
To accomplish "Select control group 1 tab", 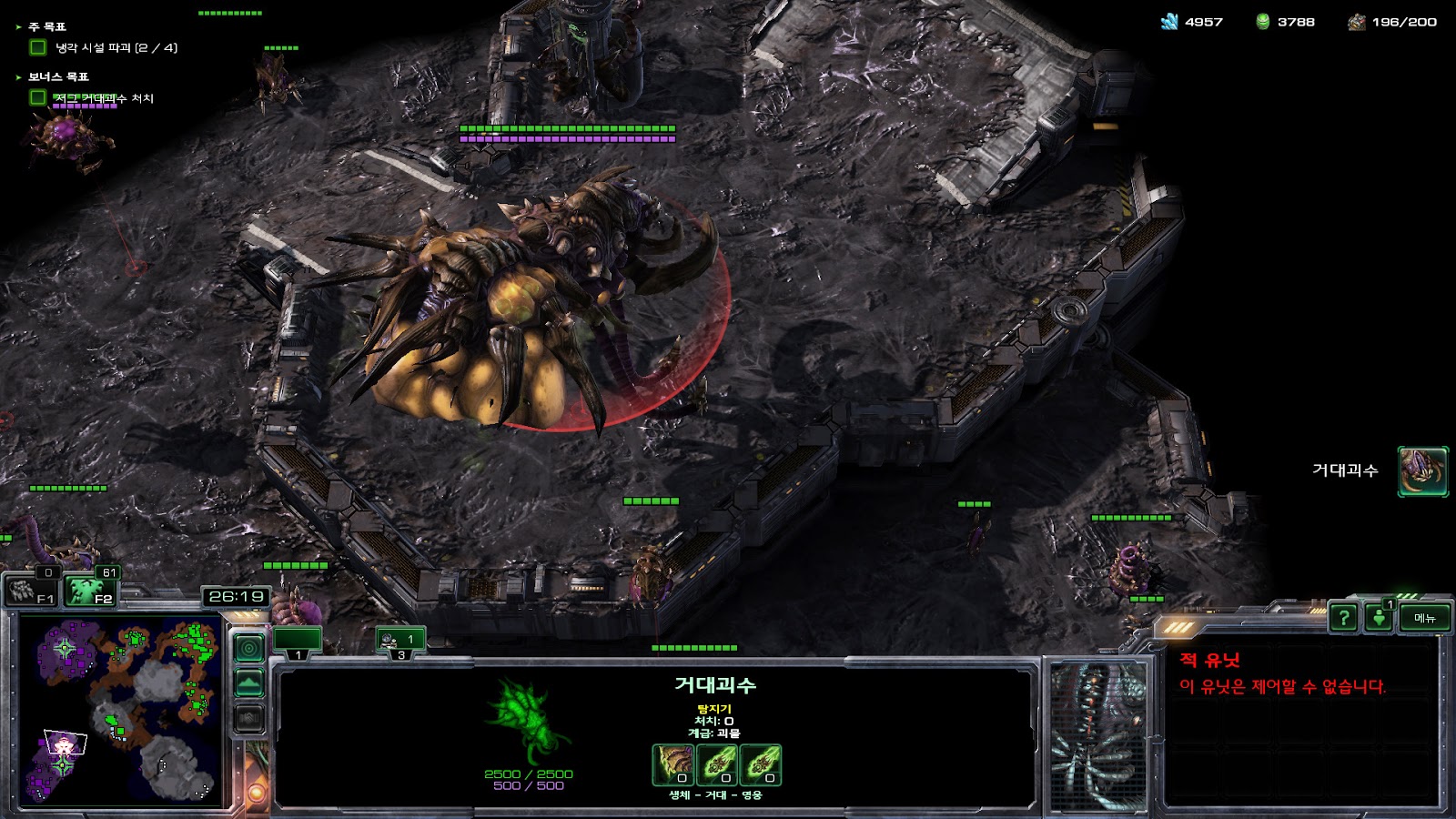I will 298,641.
